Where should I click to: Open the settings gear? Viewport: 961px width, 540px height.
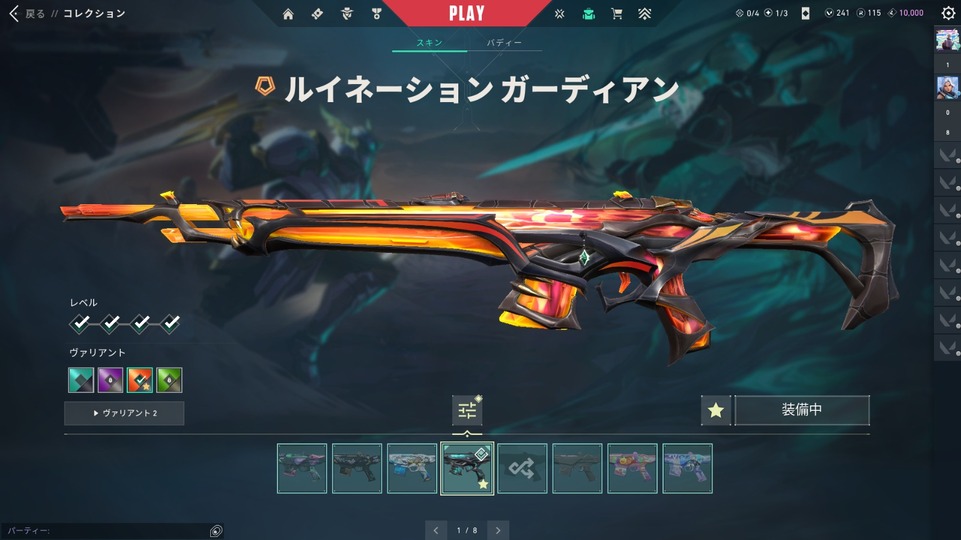click(x=948, y=14)
